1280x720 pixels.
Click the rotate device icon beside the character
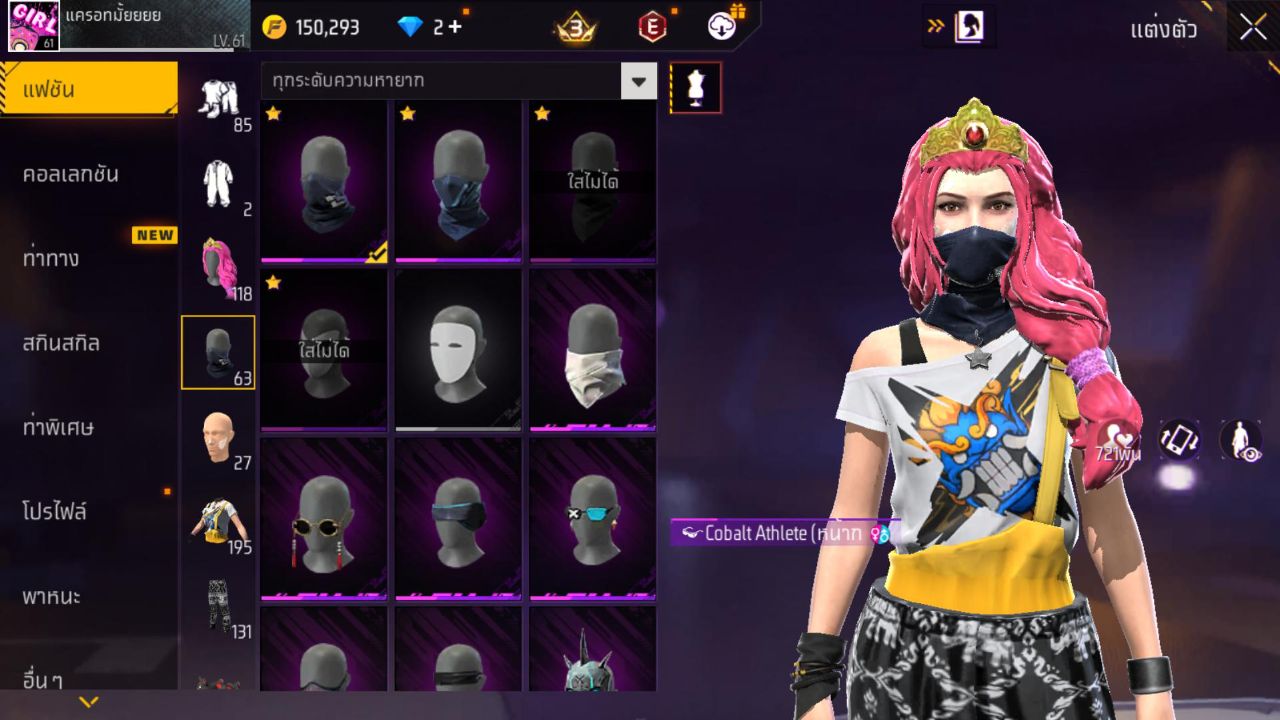[1178, 440]
